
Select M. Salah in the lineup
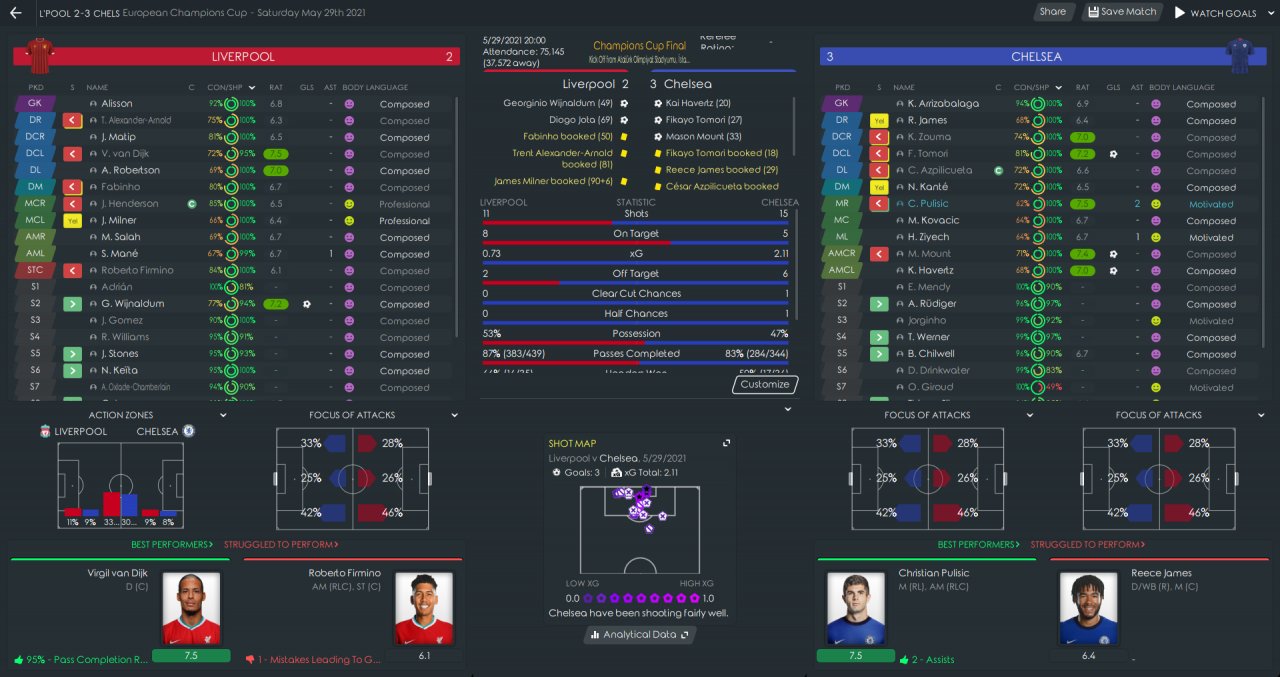coord(117,237)
